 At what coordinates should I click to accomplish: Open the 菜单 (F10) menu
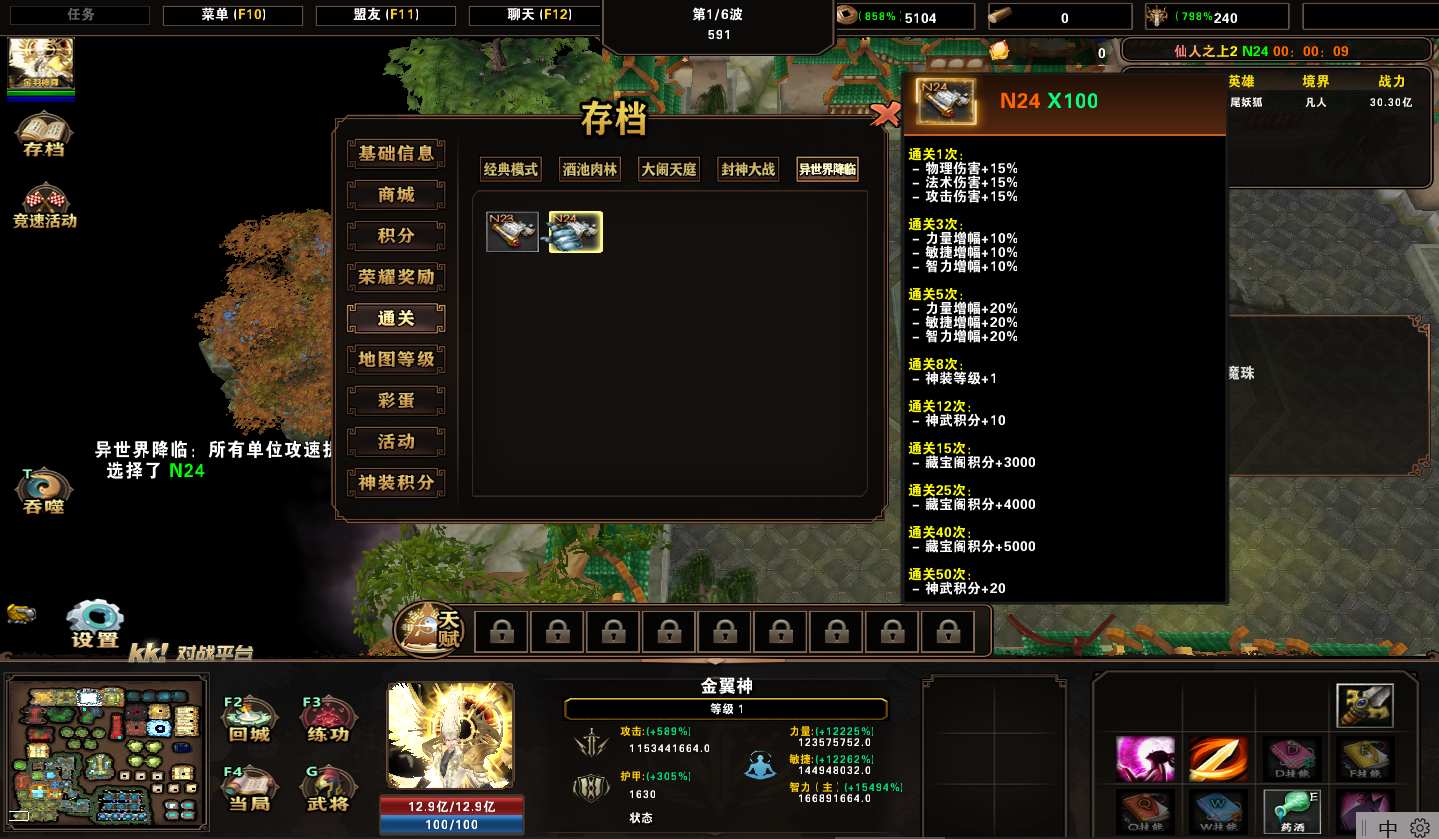(x=233, y=16)
